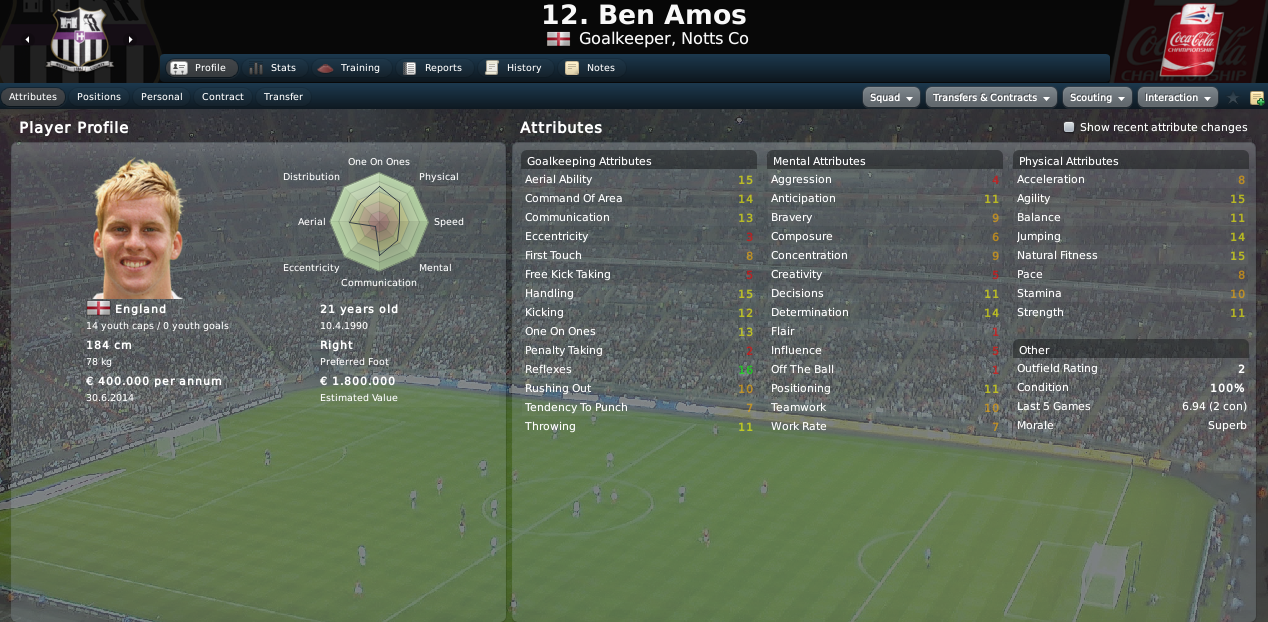
Task: Open the Contract sub-tab
Action: pyautogui.click(x=223, y=97)
